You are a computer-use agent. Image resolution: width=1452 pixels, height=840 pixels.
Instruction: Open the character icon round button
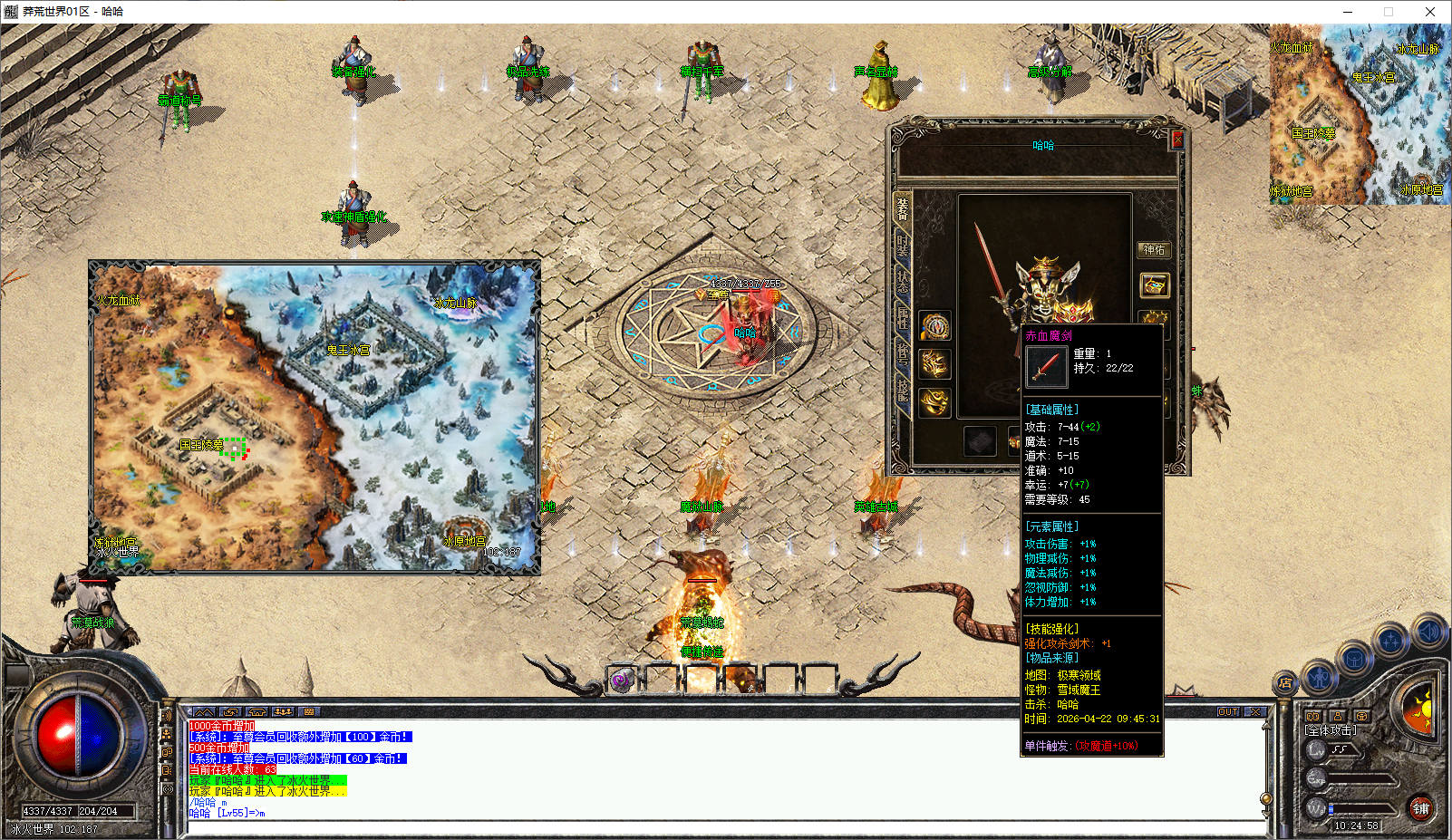click(1319, 675)
